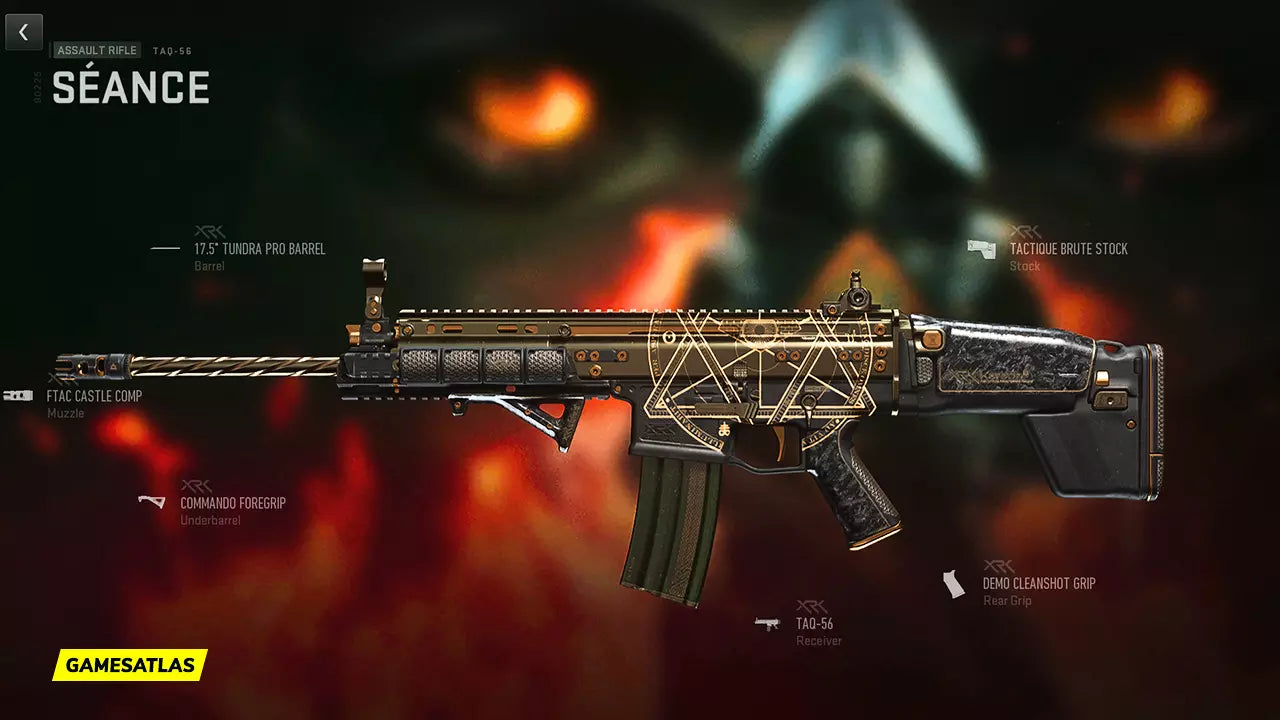Select the Tactique Brute Stock attachment
Screen dimensions: 1280x720
pyautogui.click(x=1068, y=249)
